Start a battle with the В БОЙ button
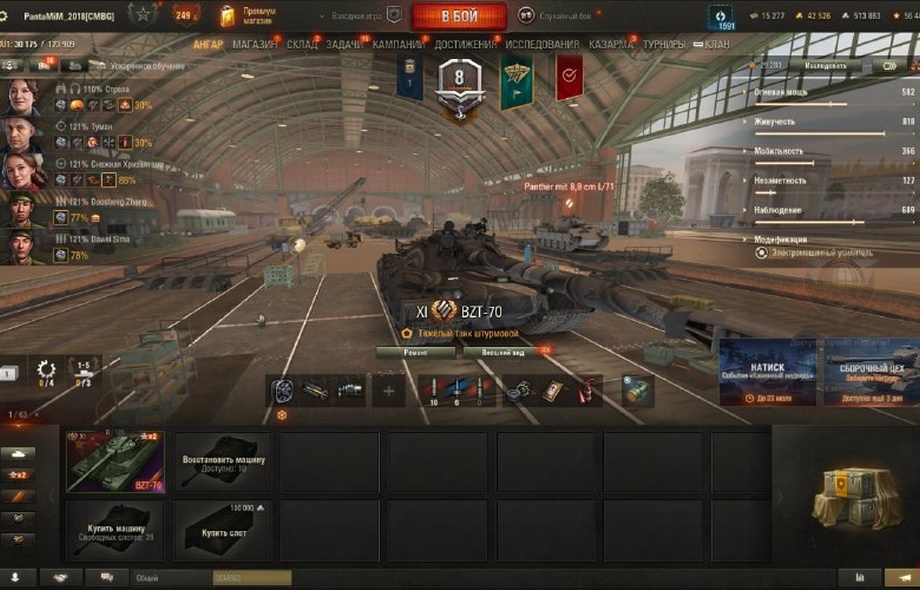Viewport: 920px width, 590px height. pyautogui.click(x=459, y=16)
